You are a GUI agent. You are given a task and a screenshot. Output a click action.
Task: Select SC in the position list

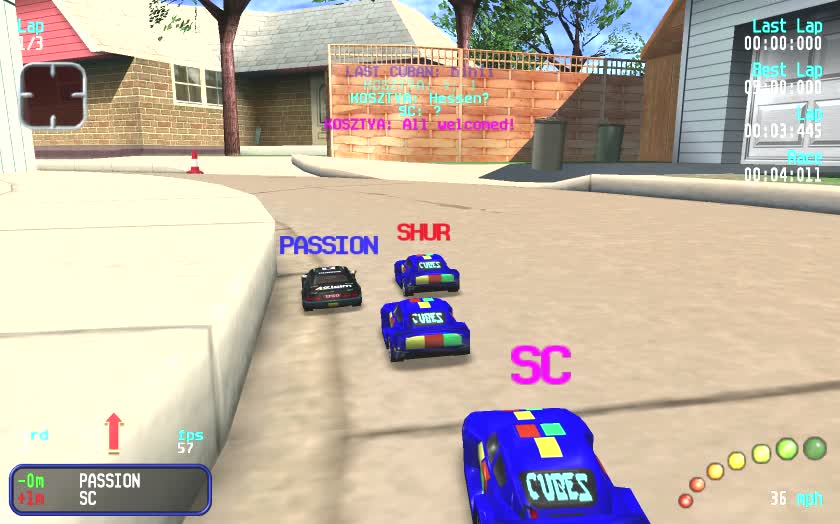88,498
